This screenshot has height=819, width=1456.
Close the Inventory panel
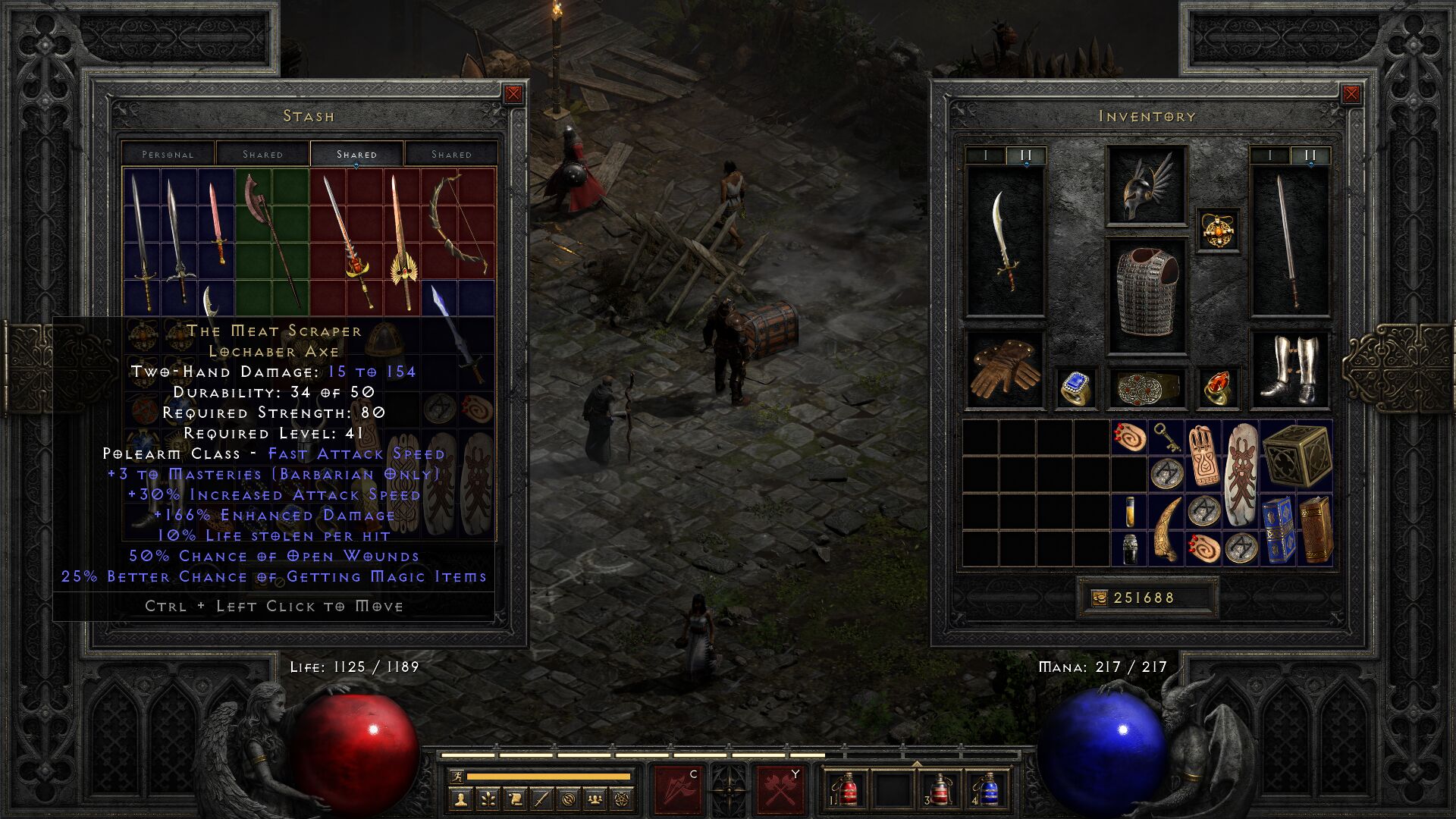point(1351,94)
